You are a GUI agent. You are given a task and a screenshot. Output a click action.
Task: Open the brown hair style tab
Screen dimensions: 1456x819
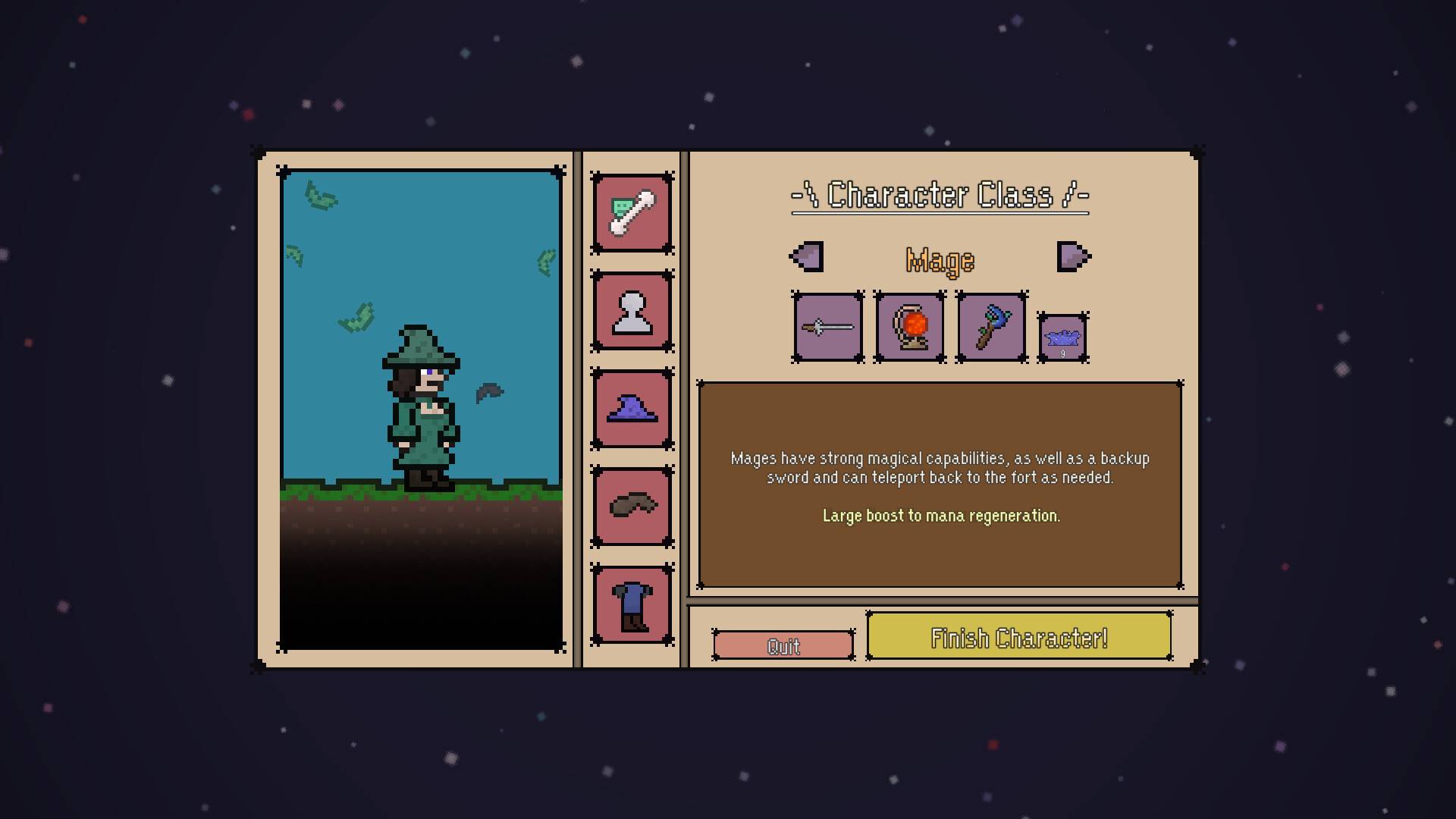[x=632, y=506]
